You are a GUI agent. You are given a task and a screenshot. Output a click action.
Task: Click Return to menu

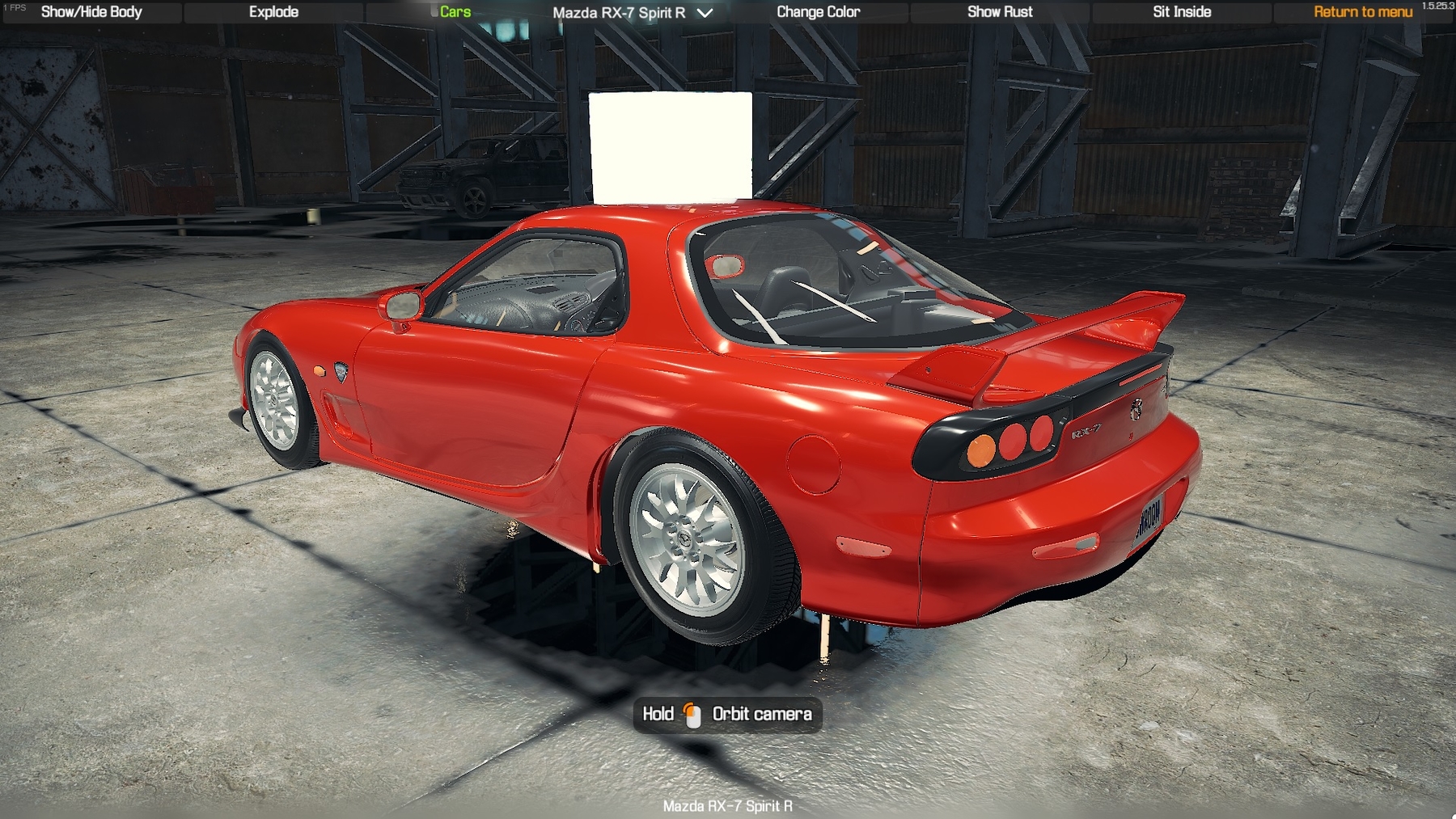[1362, 12]
